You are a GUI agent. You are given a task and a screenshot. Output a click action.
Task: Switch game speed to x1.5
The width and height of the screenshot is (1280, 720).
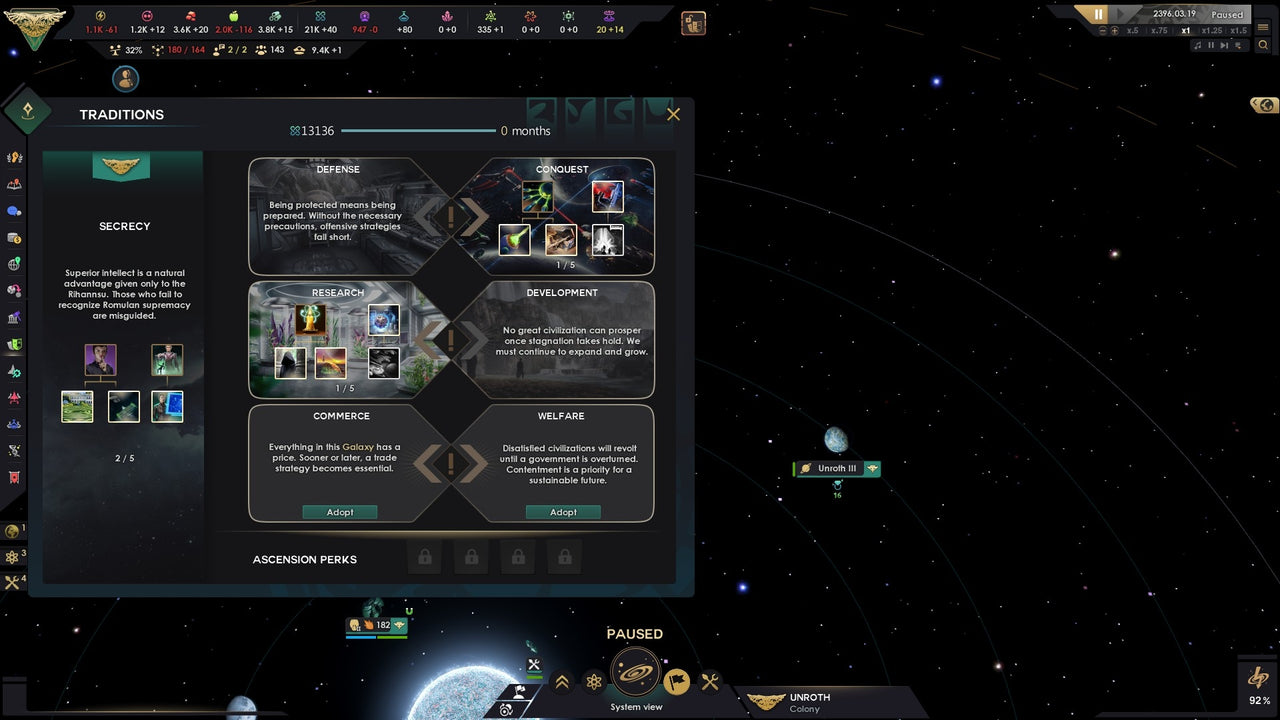tap(1238, 30)
